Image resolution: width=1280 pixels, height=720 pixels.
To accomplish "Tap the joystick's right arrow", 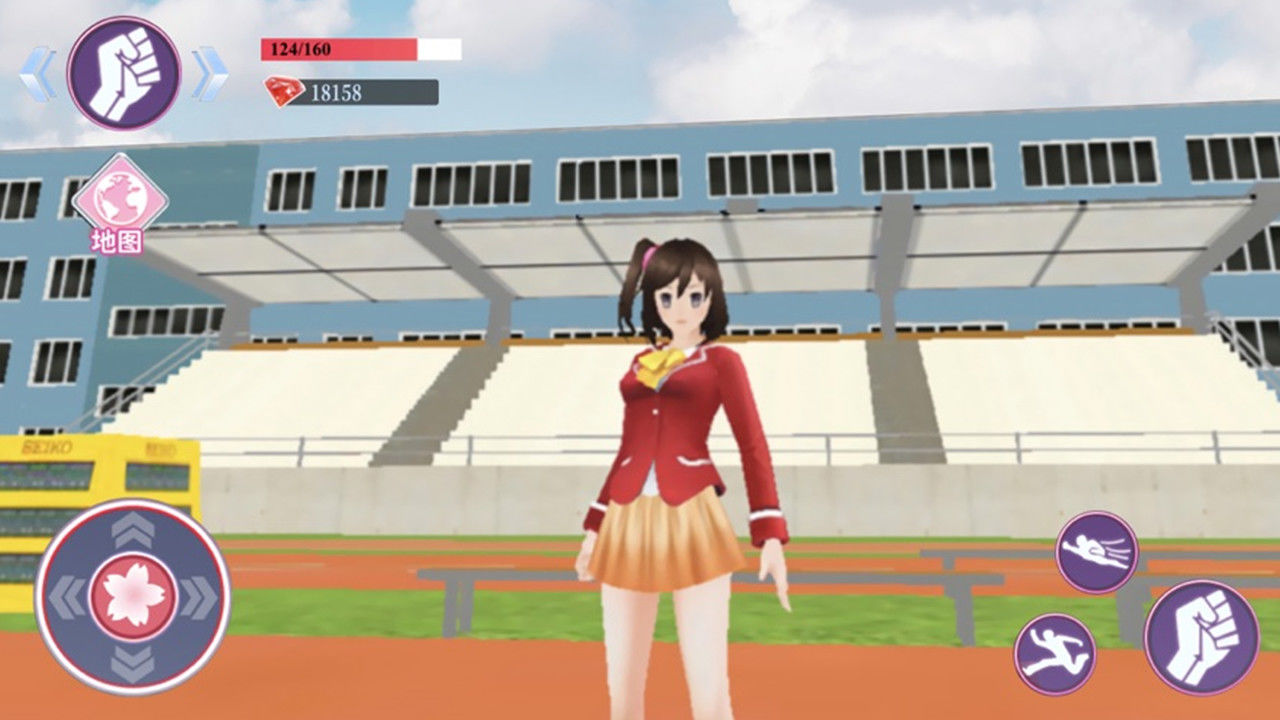I will click(198, 597).
